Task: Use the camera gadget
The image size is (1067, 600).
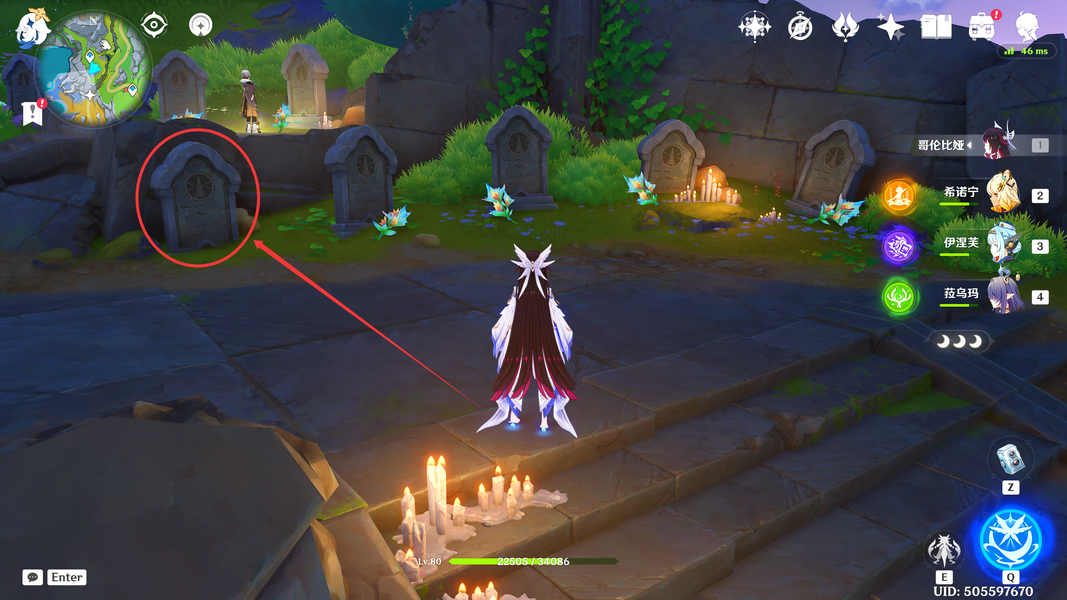Action: (x=1010, y=459)
